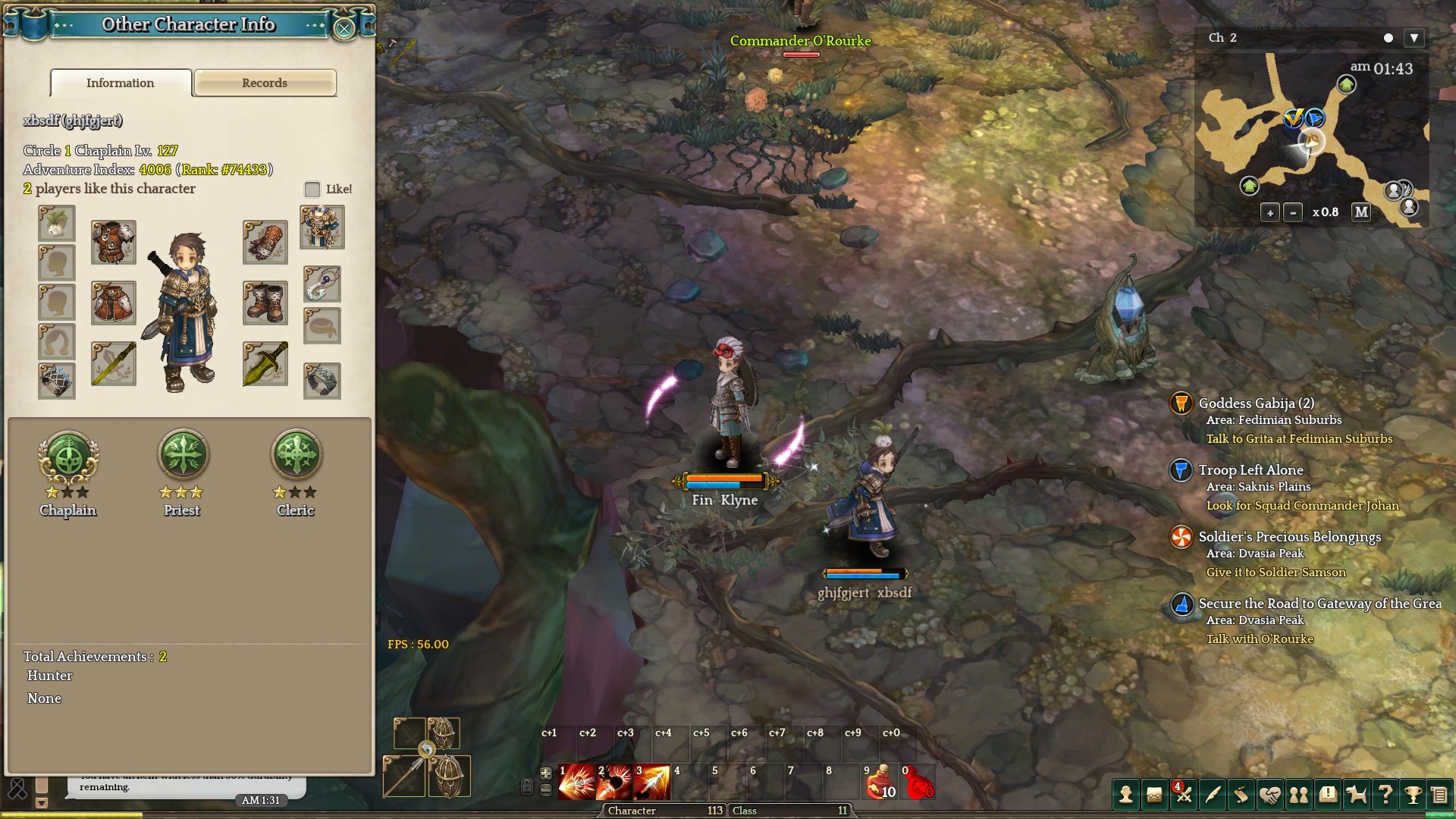Select the equipped leather boots slot
Image resolution: width=1456 pixels, height=819 pixels.
pos(265,303)
